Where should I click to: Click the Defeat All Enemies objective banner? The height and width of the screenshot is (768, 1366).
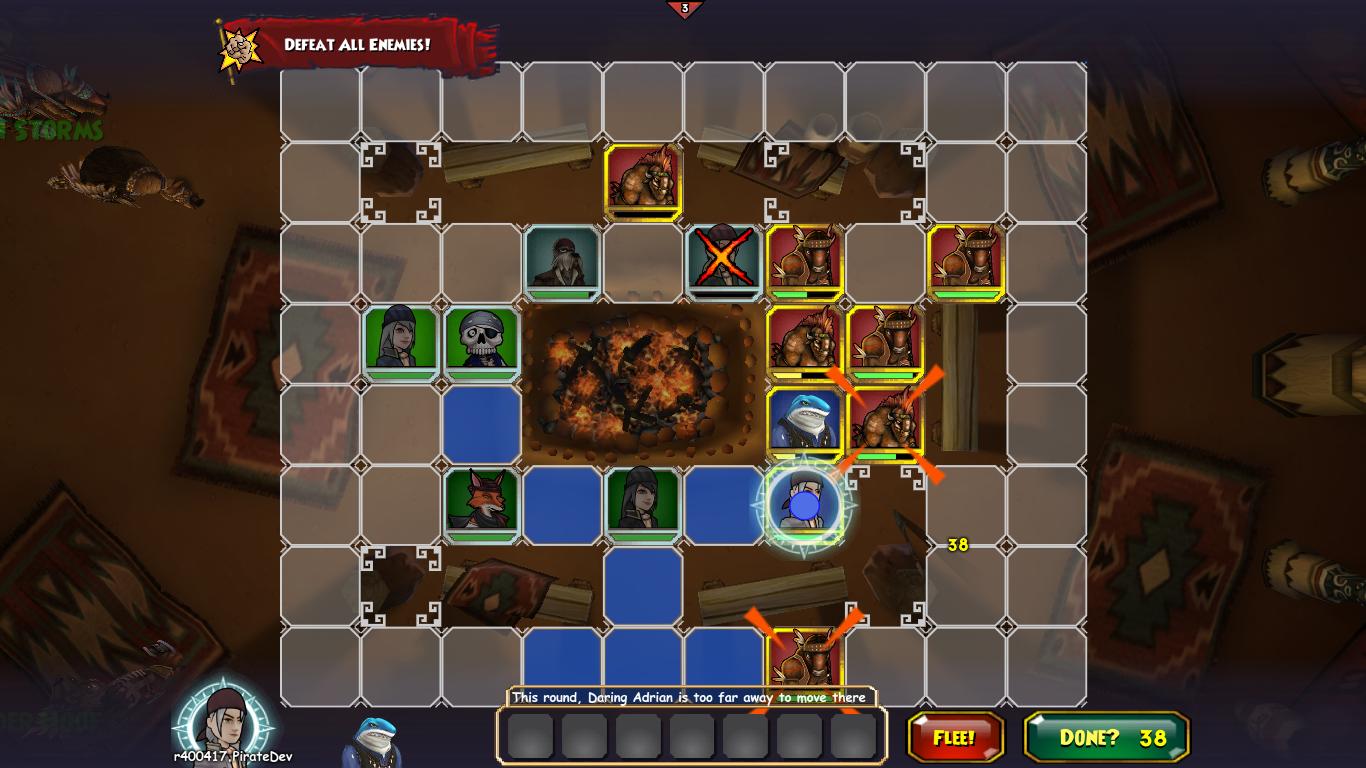[357, 45]
